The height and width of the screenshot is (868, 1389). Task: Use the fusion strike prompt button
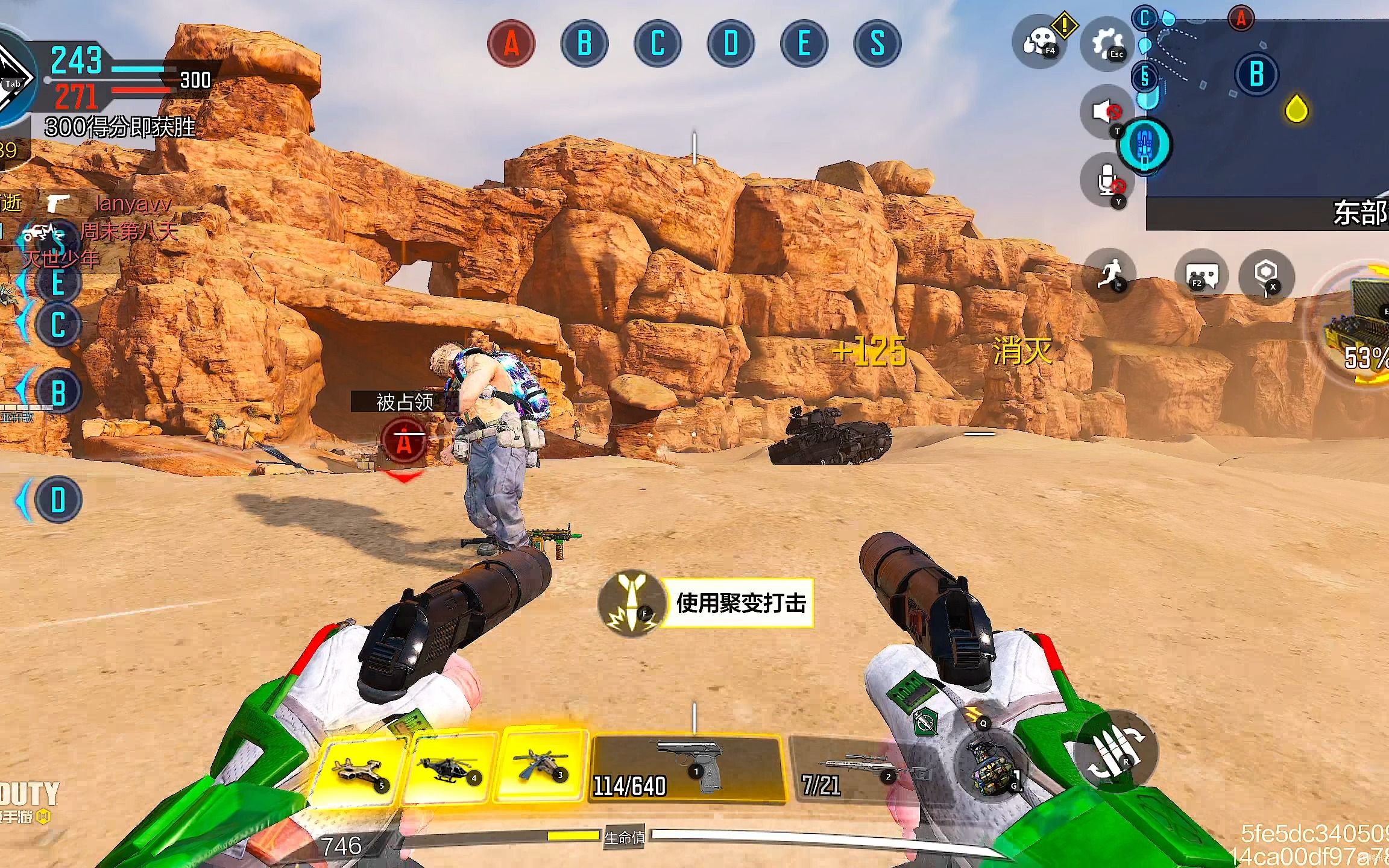point(705,603)
